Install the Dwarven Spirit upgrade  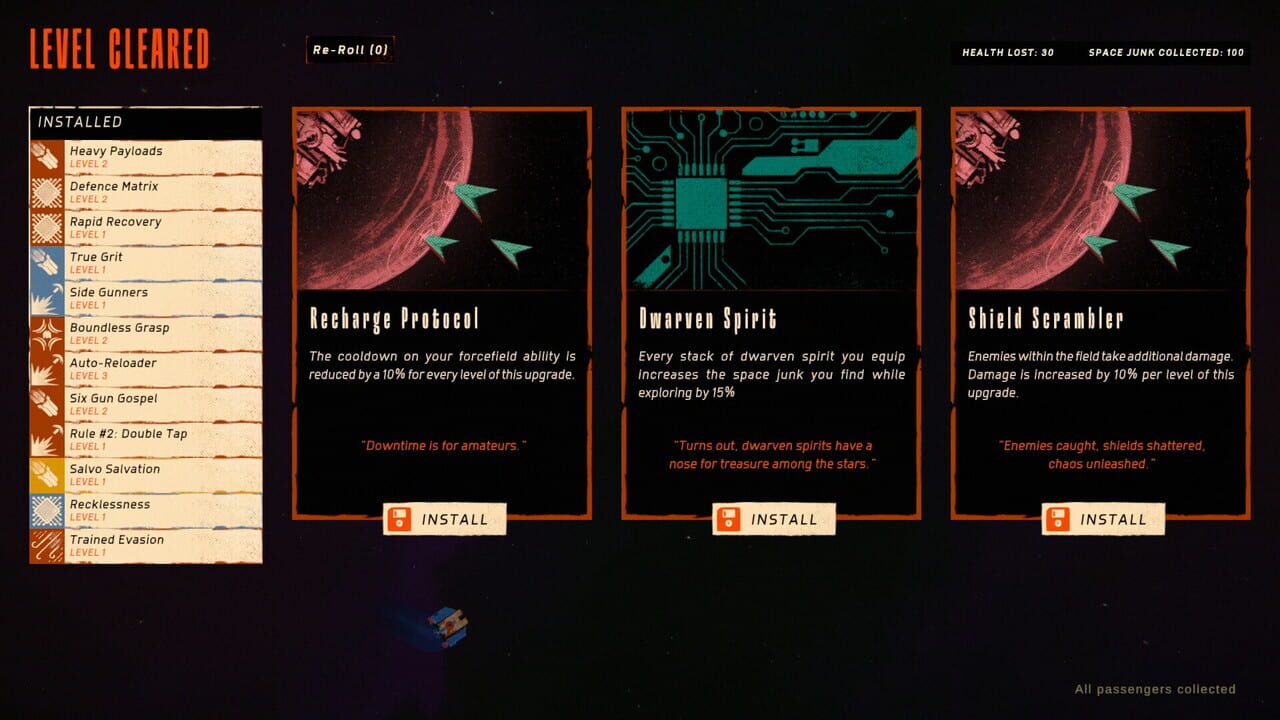click(x=774, y=519)
